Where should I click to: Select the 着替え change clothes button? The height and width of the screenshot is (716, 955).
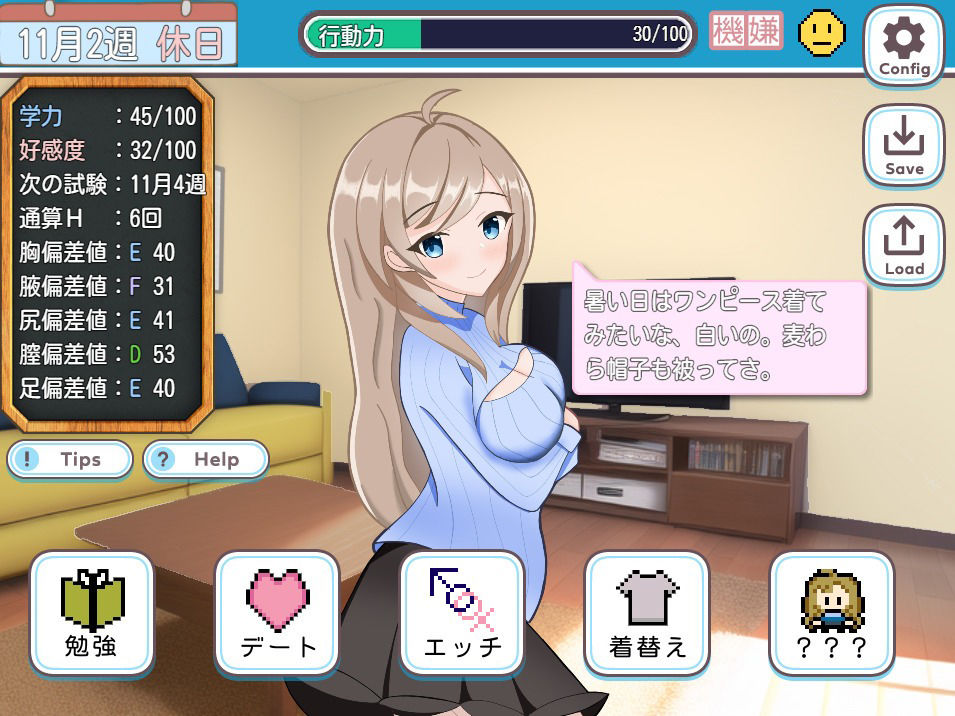pyautogui.click(x=646, y=613)
